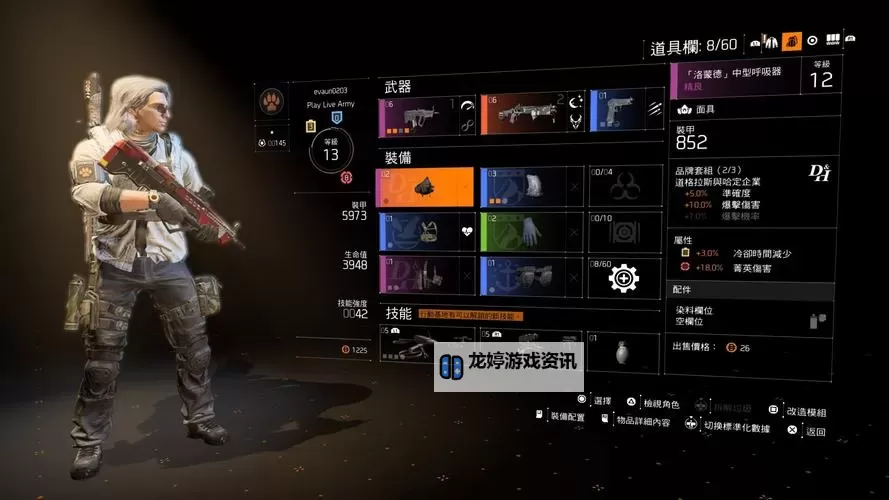889x500 pixels.
Task: Choose the green gloves gear slot
Action: click(x=530, y=231)
